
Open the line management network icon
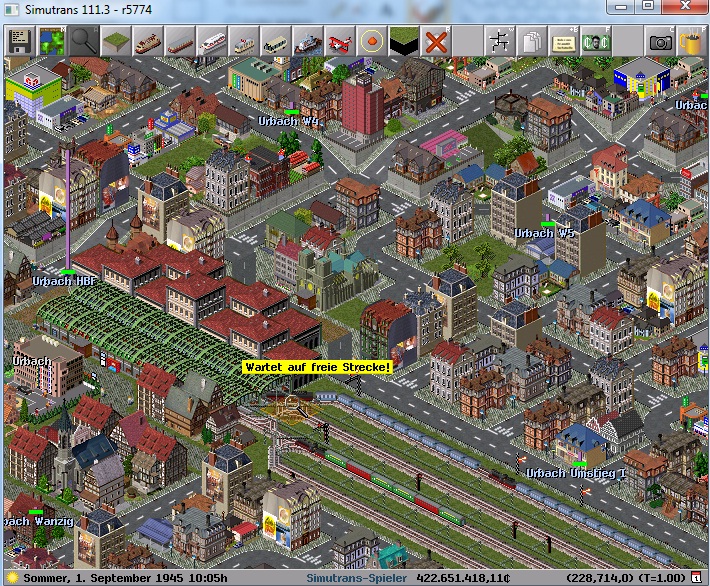499,42
